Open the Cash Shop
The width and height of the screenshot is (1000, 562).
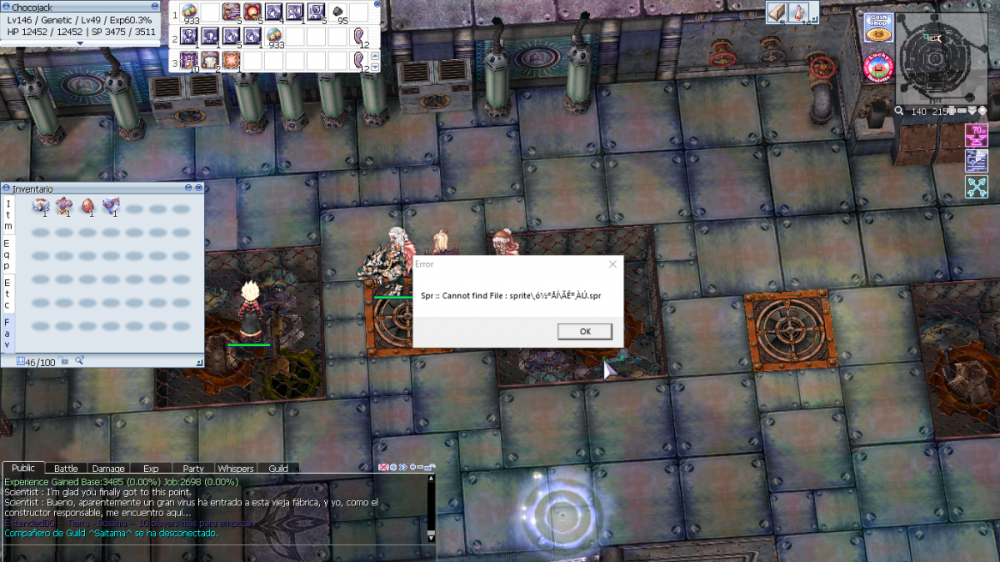tap(877, 27)
